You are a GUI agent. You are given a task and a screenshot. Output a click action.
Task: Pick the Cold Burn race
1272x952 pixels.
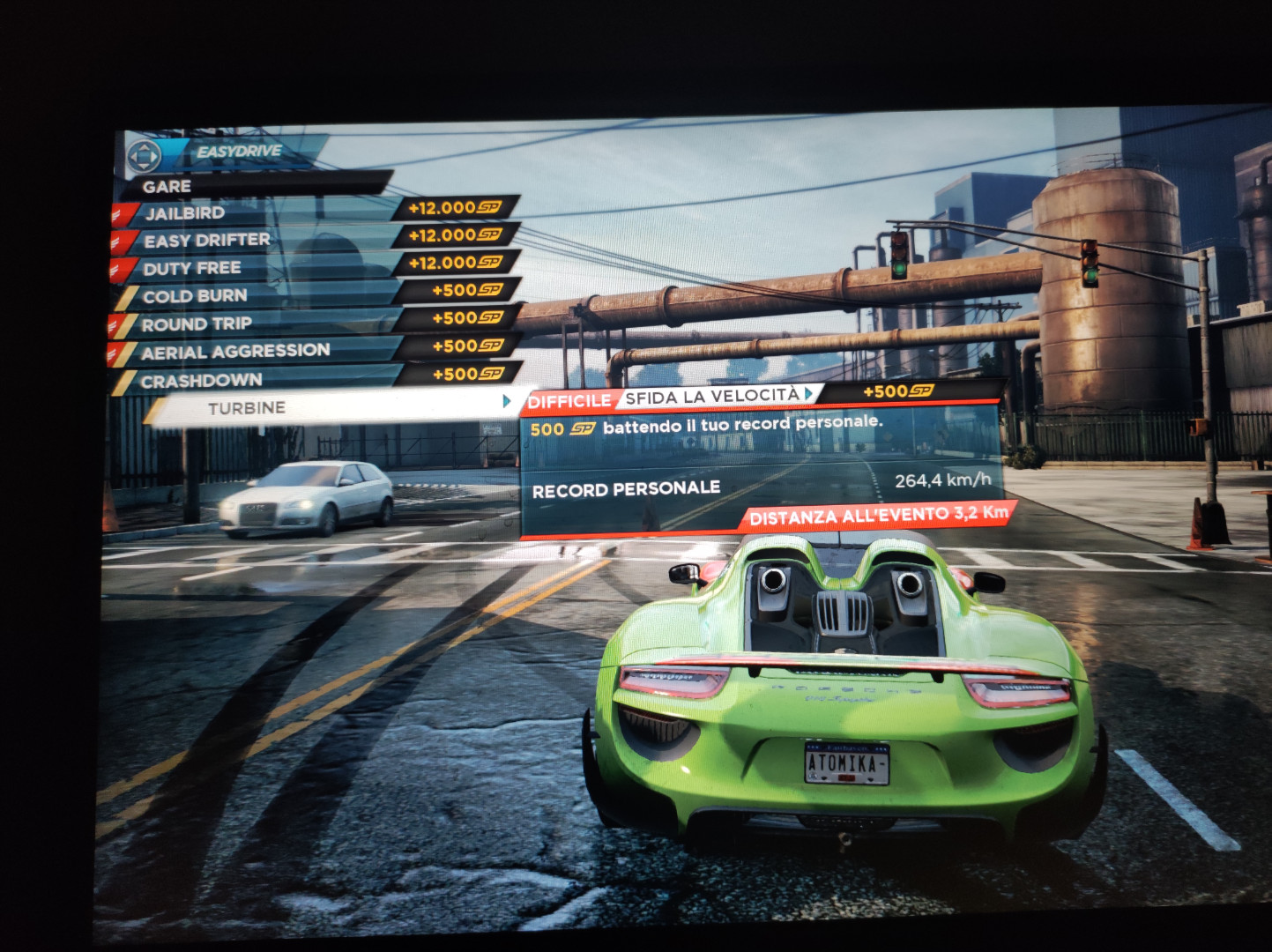195,296
